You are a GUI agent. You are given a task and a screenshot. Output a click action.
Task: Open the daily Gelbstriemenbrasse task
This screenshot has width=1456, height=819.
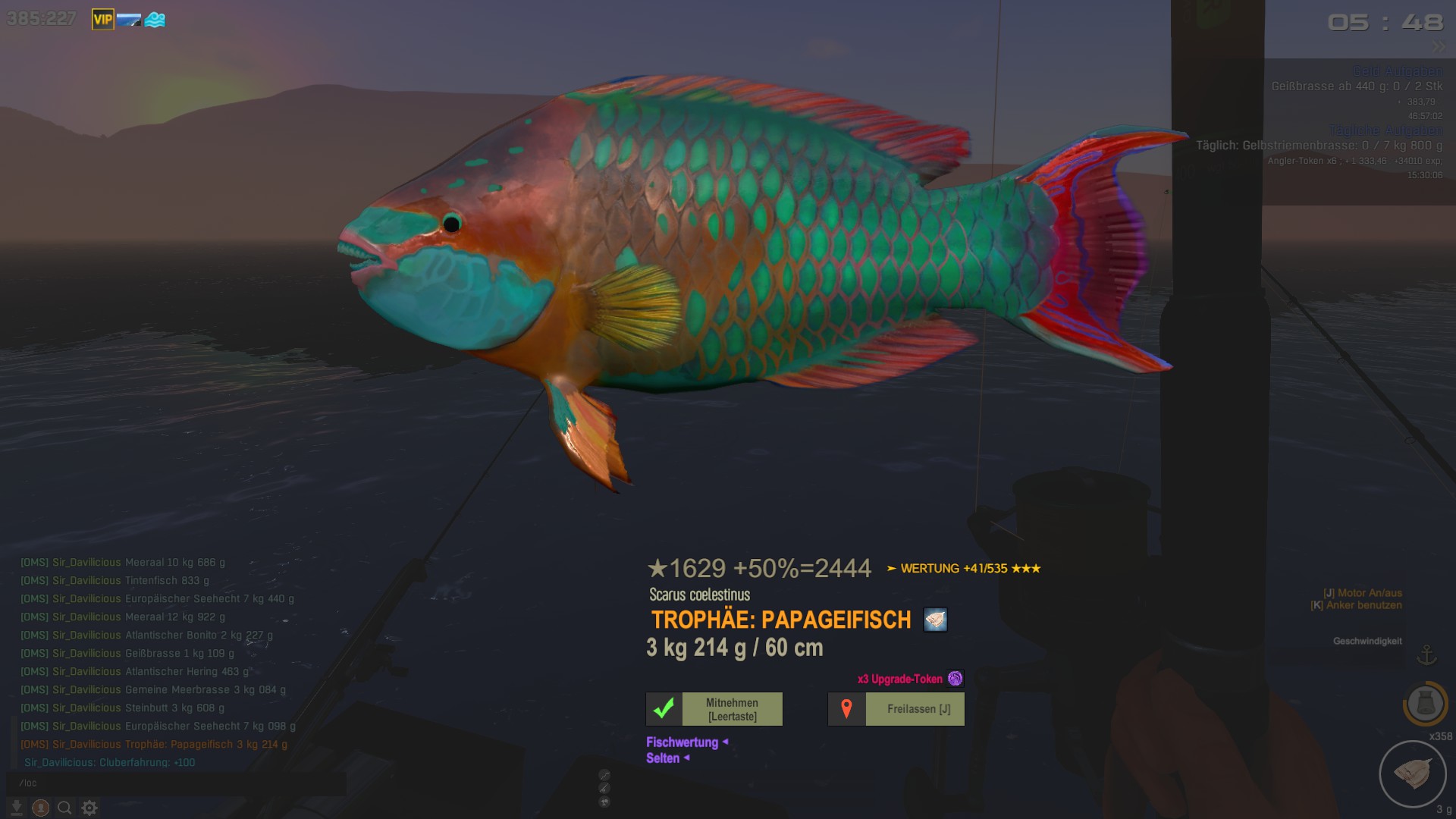coord(1319,146)
